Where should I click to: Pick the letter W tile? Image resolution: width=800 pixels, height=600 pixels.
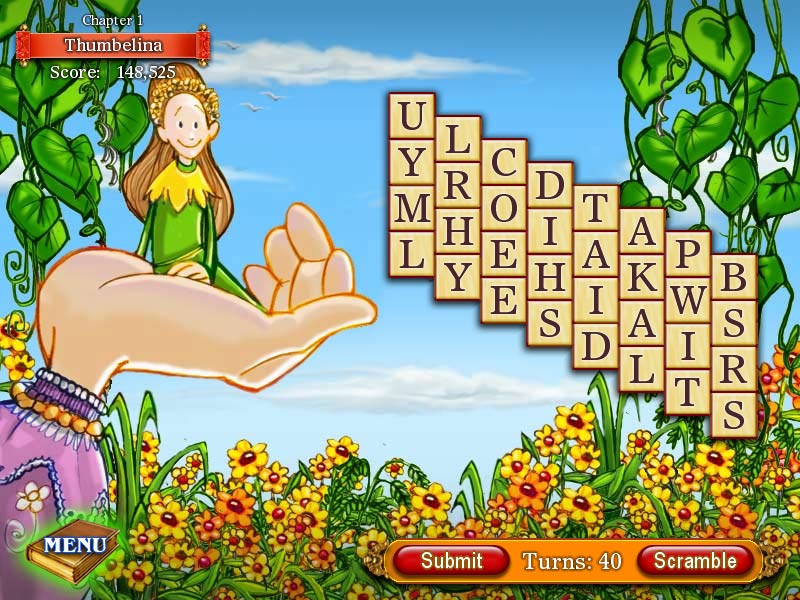pos(688,300)
